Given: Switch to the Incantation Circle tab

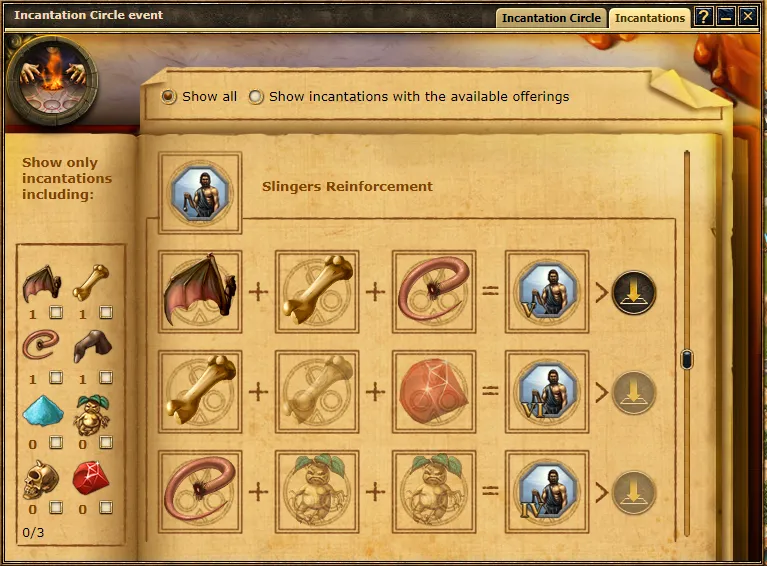Looking at the screenshot, I should point(551,17).
